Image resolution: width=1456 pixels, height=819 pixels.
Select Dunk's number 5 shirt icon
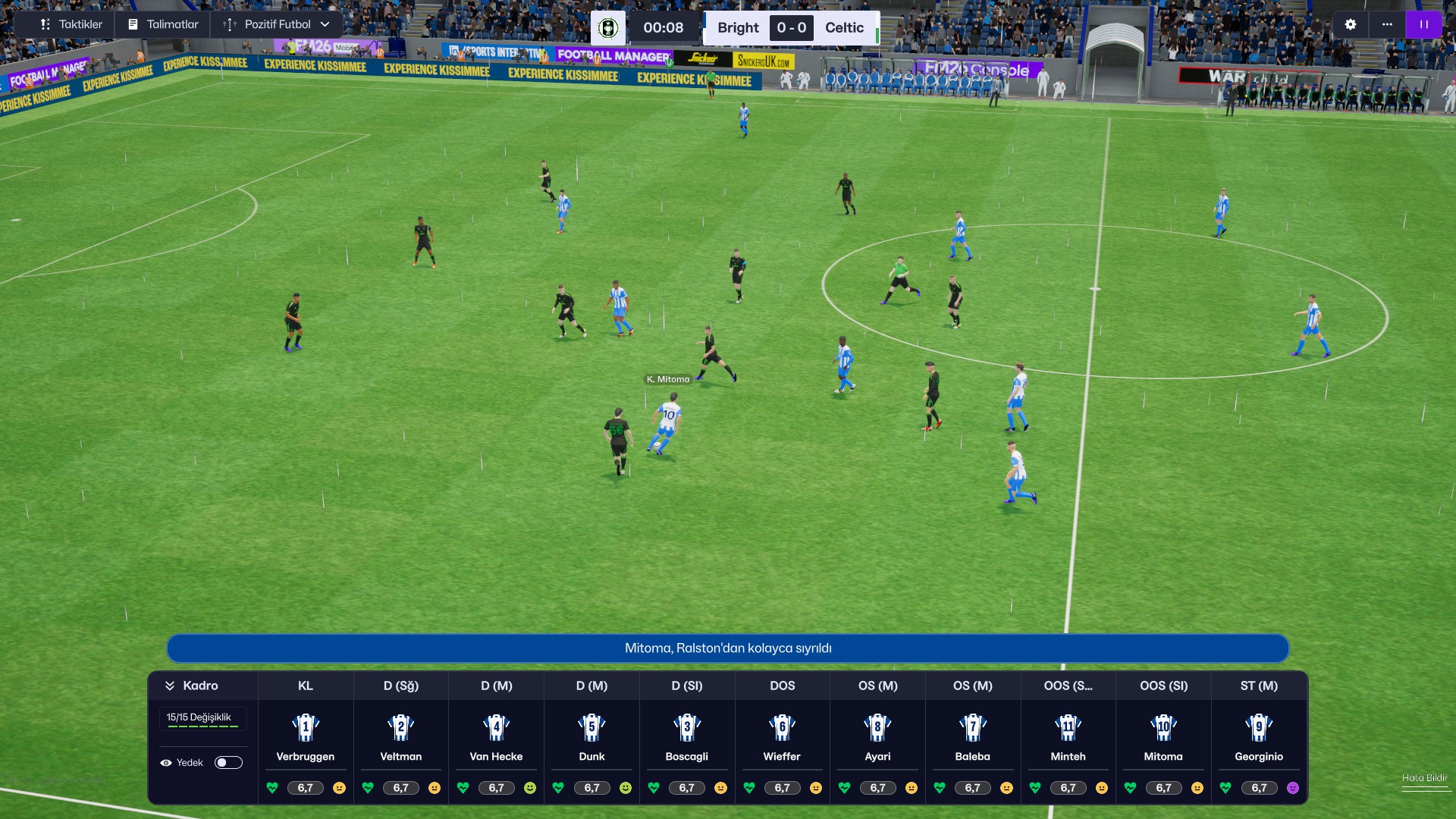591,729
